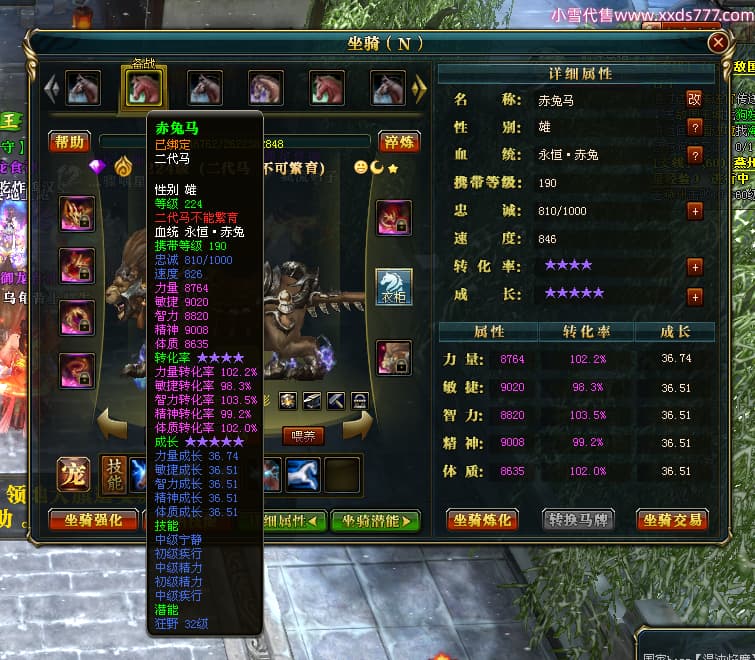Open 坐骑强化 mount enhancement

93,520
